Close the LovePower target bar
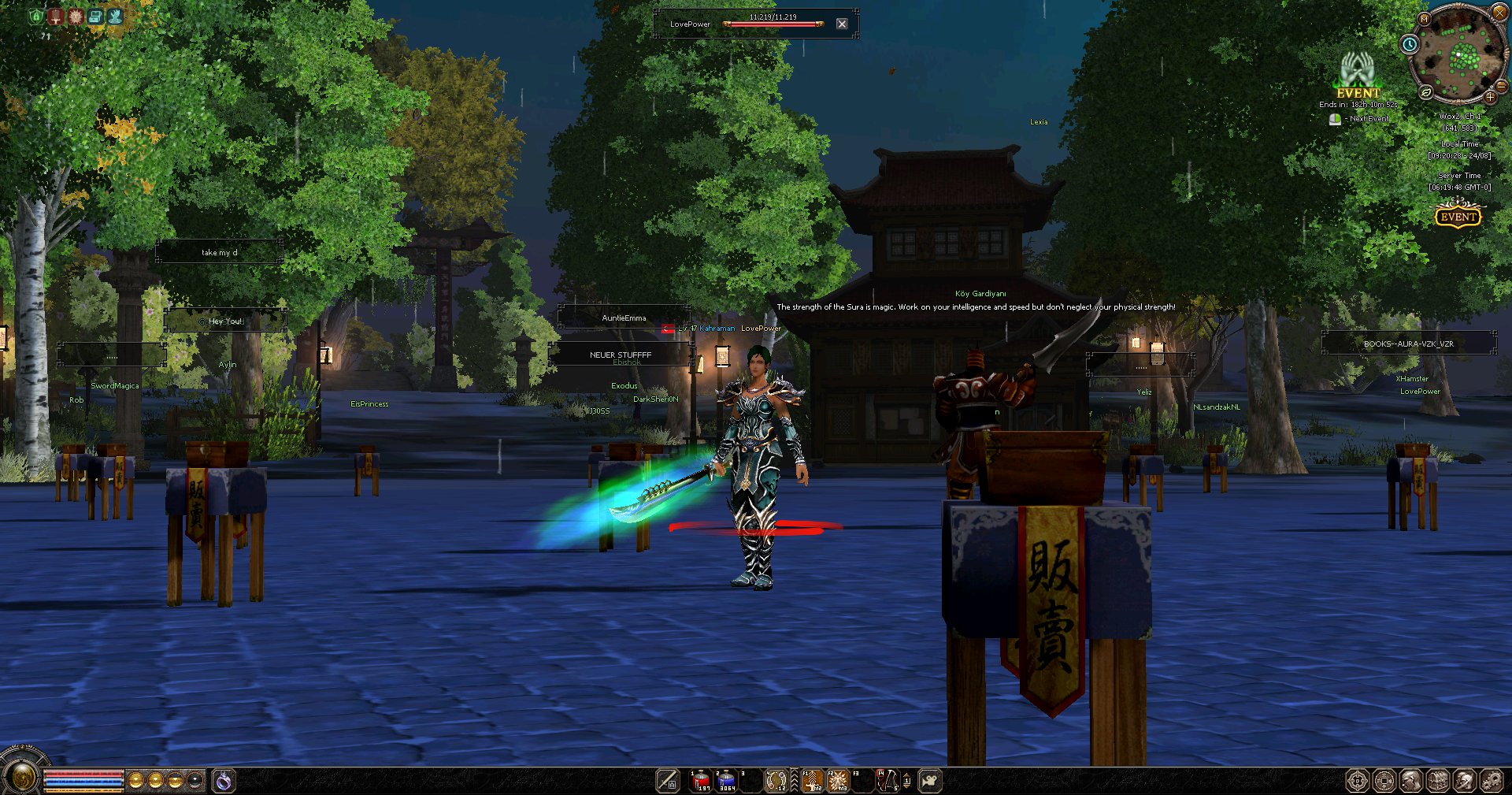 click(842, 24)
